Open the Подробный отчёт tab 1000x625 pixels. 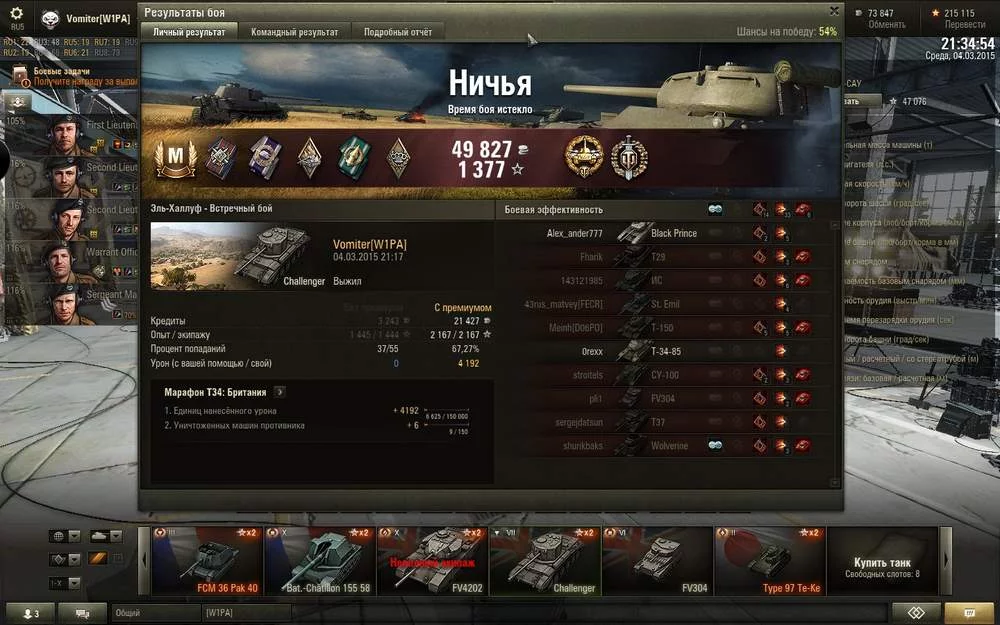398,32
